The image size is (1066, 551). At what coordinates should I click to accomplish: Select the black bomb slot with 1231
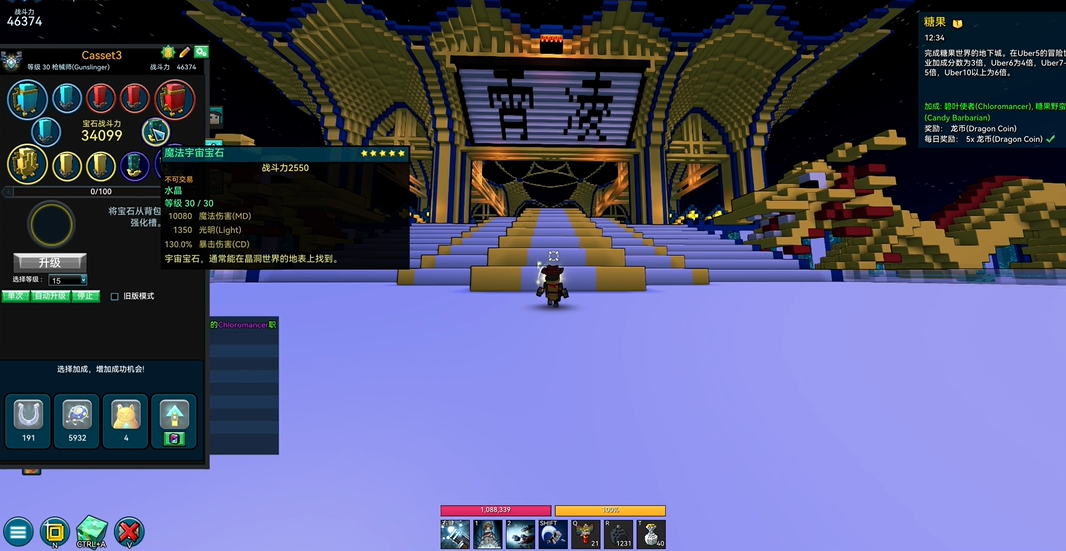tap(619, 534)
